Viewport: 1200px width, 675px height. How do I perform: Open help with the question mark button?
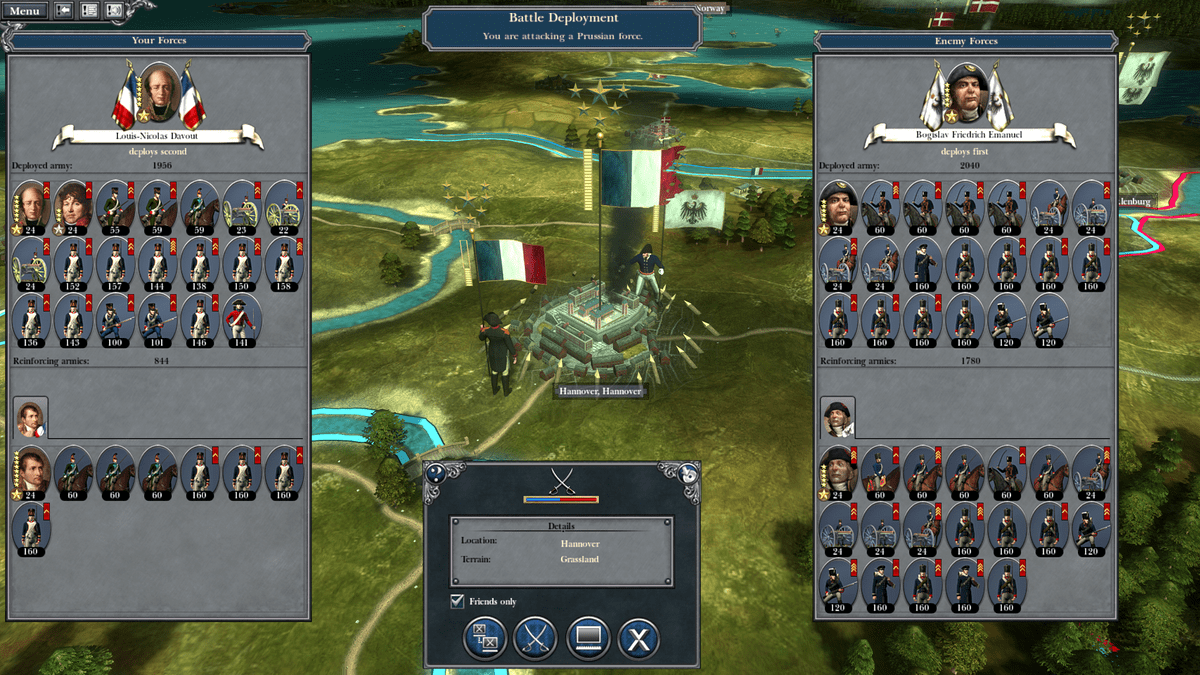pyautogui.click(x=435, y=473)
